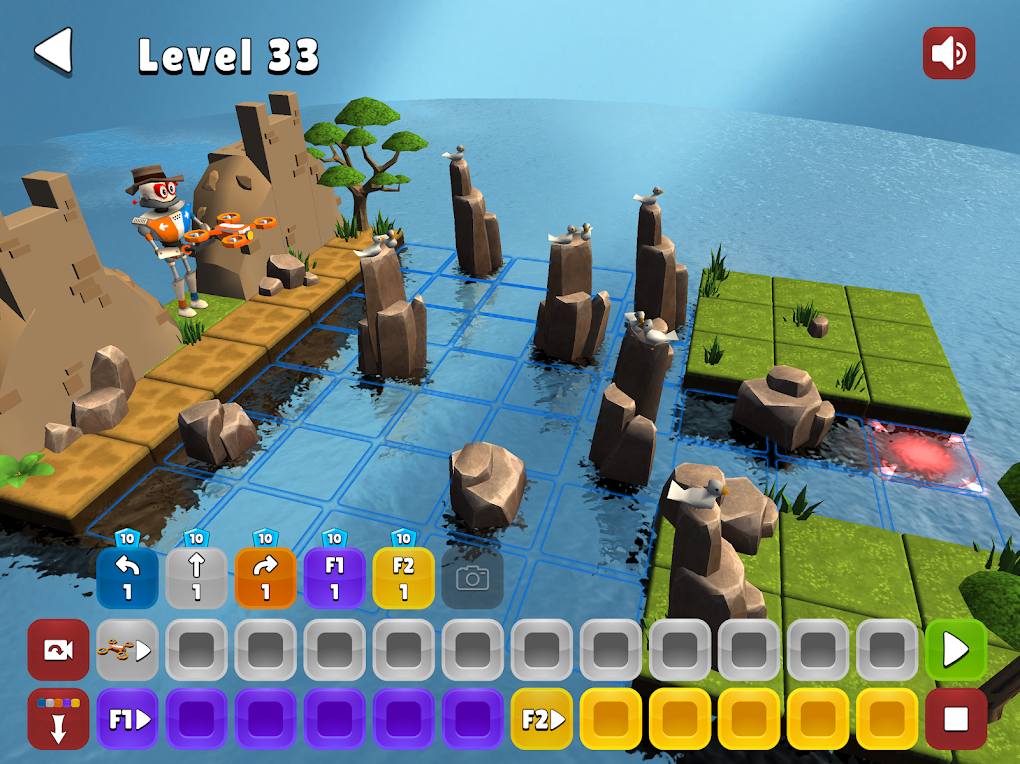Select the purple F1 command block
The image size is (1020, 764).
click(x=334, y=578)
